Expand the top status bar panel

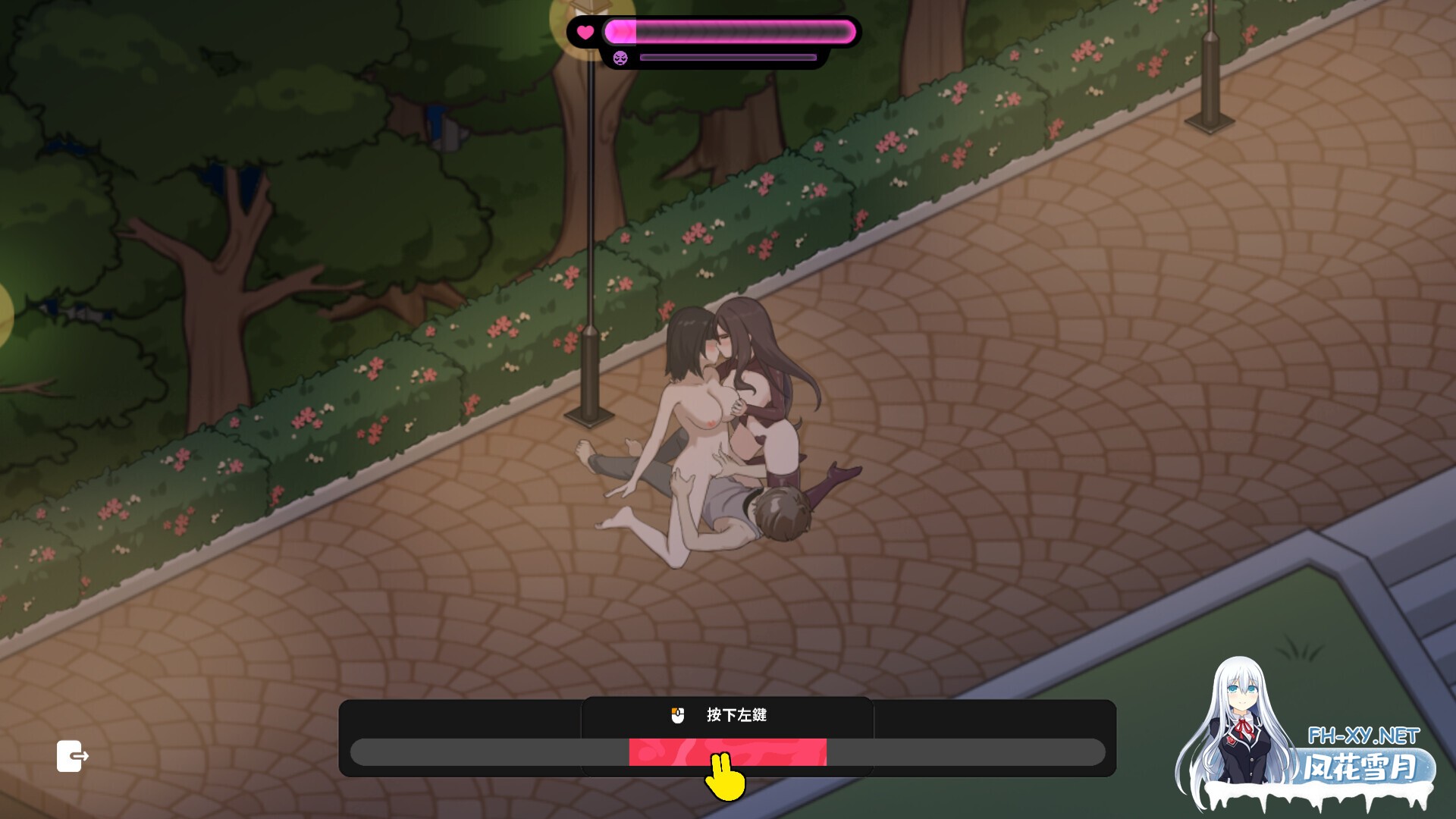[713, 42]
